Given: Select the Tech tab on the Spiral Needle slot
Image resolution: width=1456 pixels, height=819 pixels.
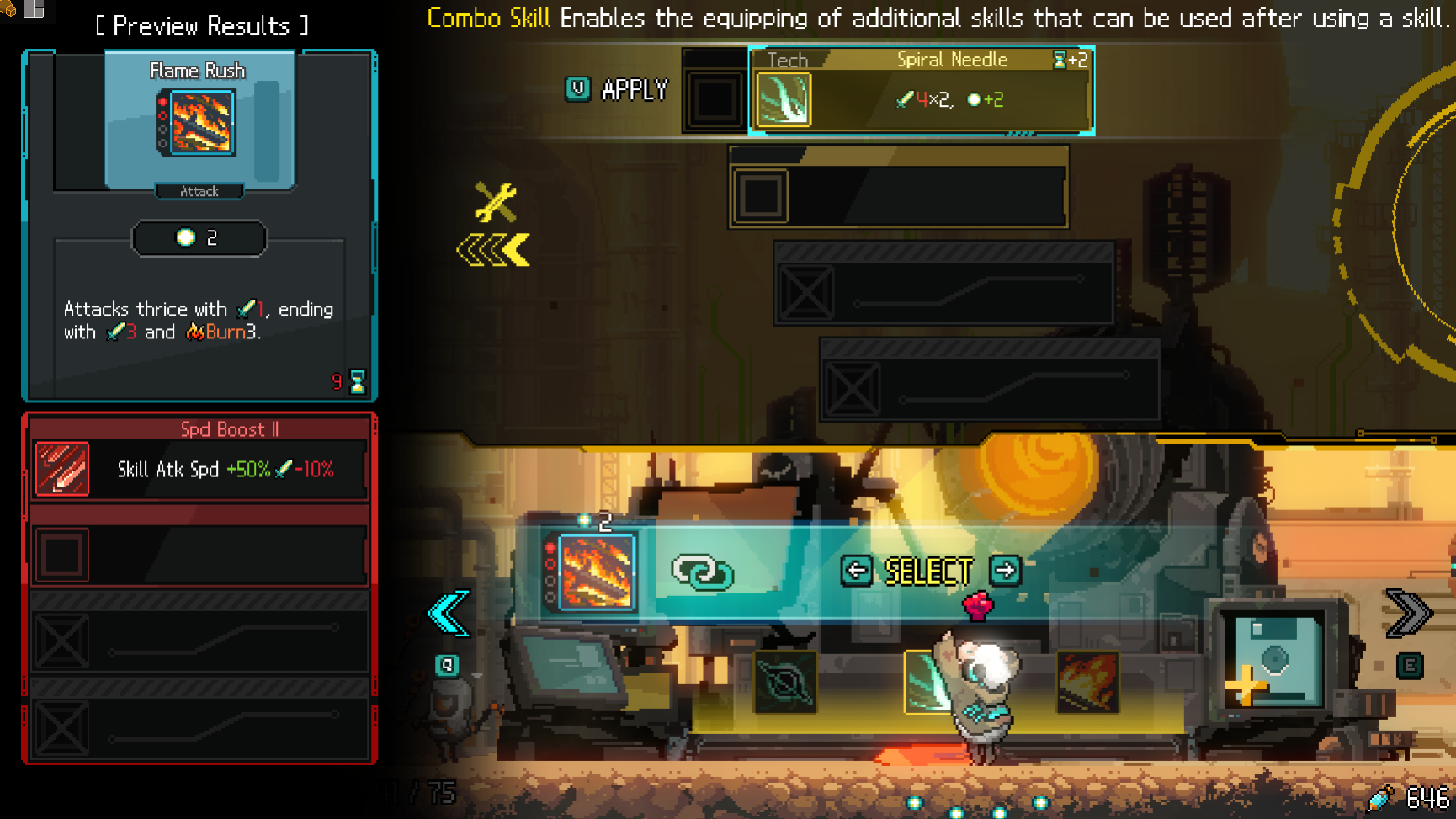Looking at the screenshot, I should (786, 60).
